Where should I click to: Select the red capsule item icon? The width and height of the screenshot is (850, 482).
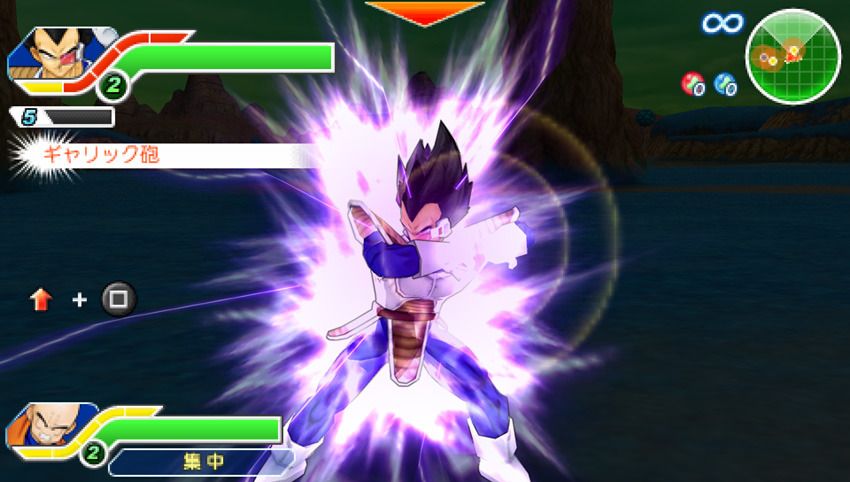(692, 84)
